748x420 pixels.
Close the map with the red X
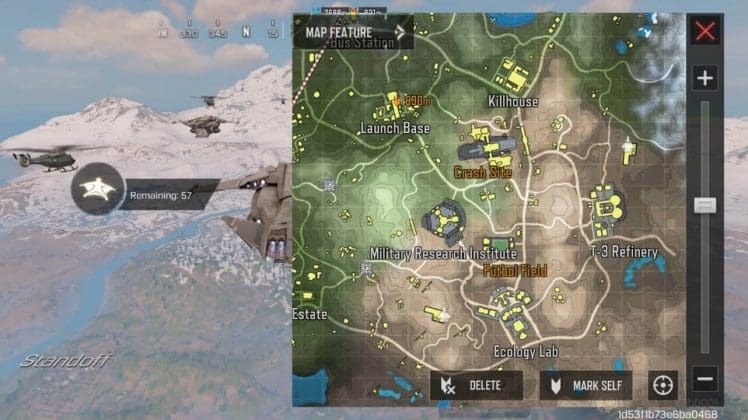706,31
